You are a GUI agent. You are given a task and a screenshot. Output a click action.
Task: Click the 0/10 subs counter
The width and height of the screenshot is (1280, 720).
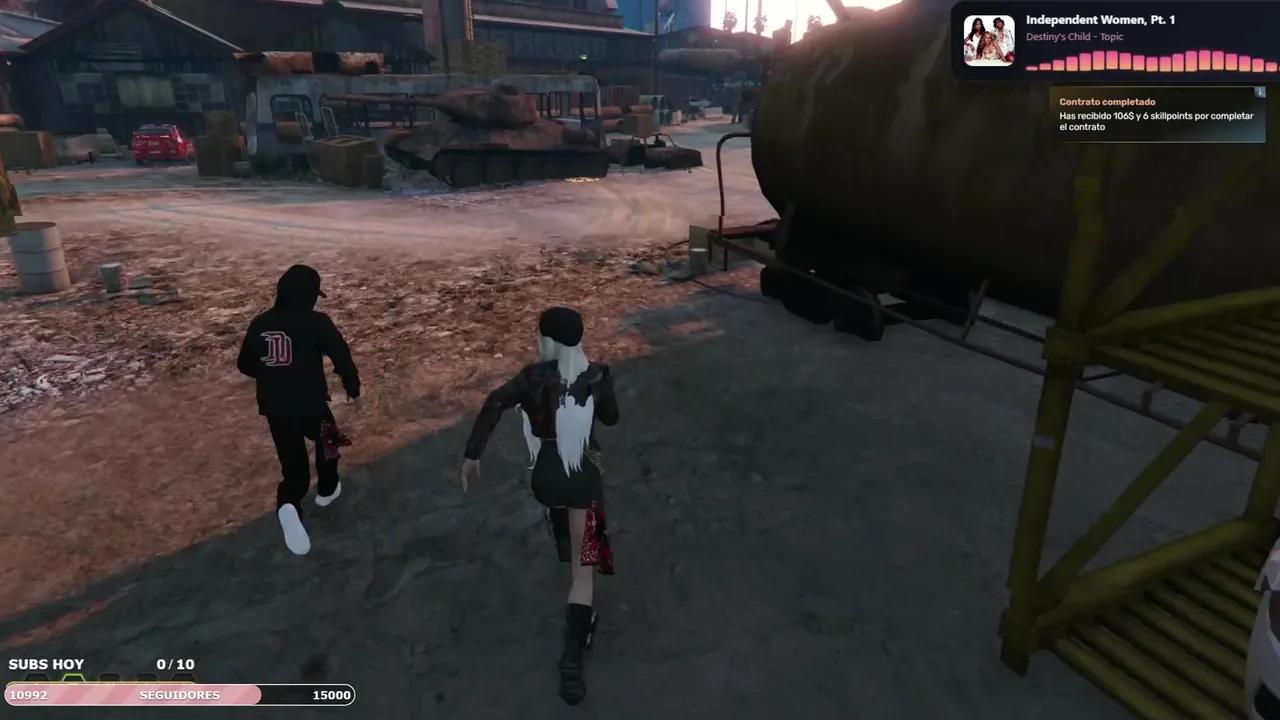tap(175, 663)
